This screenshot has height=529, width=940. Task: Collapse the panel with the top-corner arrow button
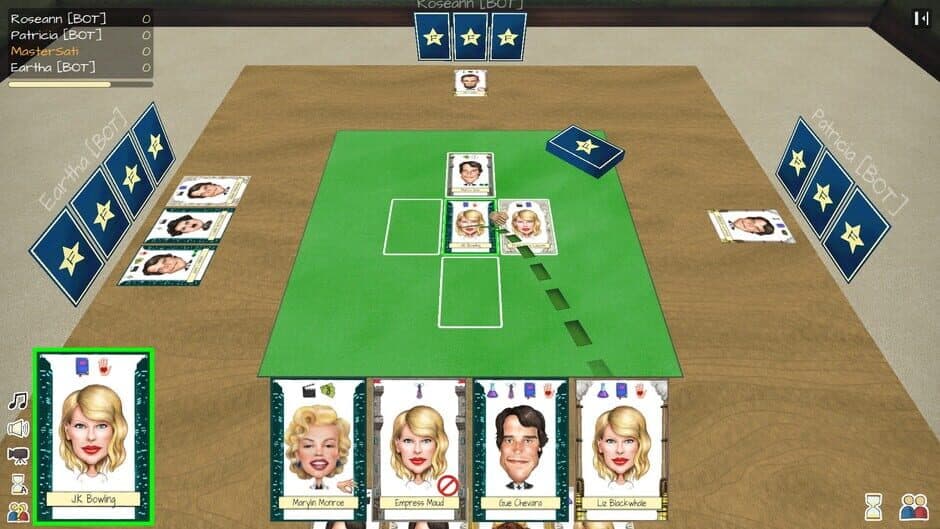pos(921,17)
